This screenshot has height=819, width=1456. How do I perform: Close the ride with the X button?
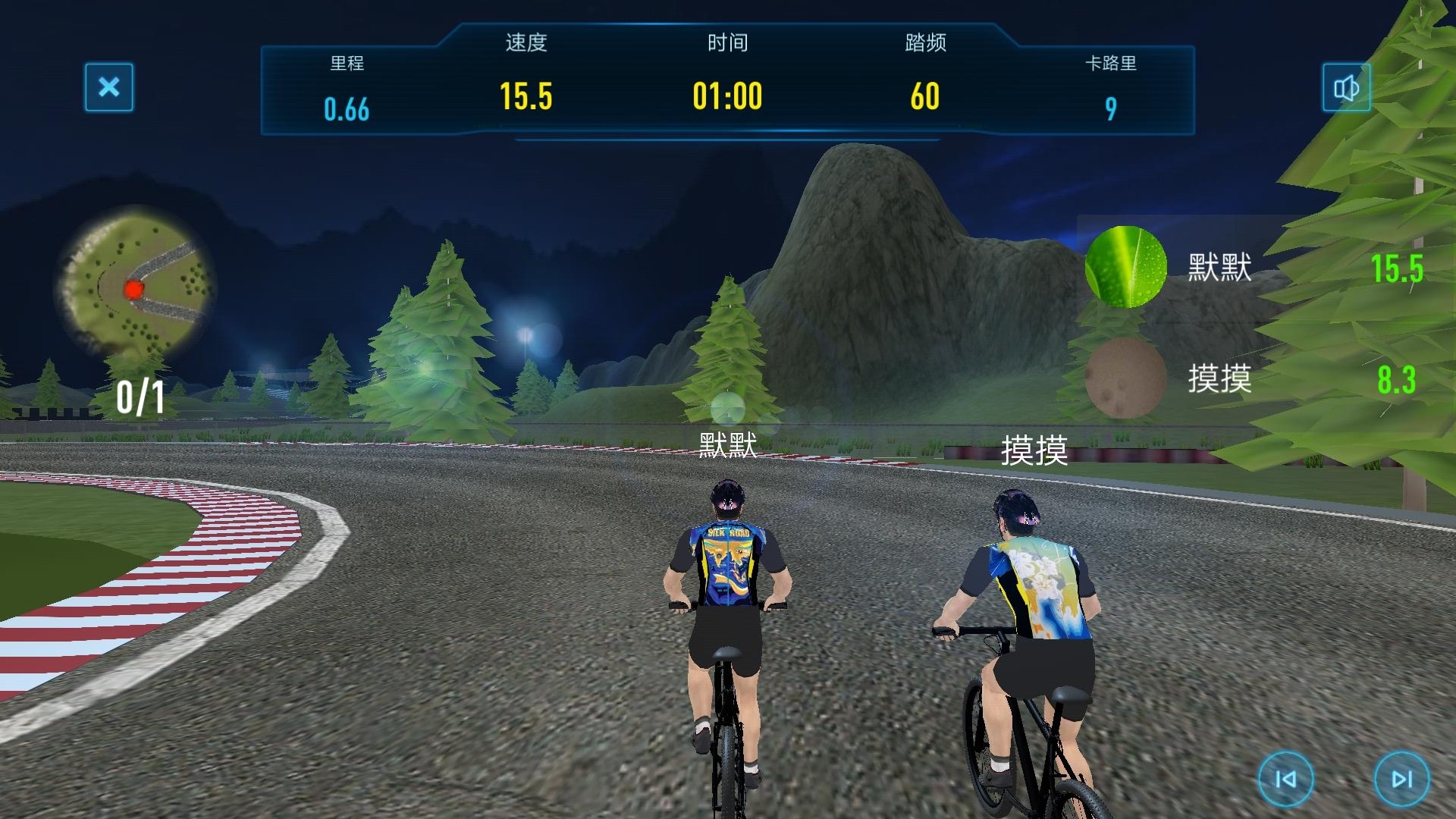tap(109, 87)
